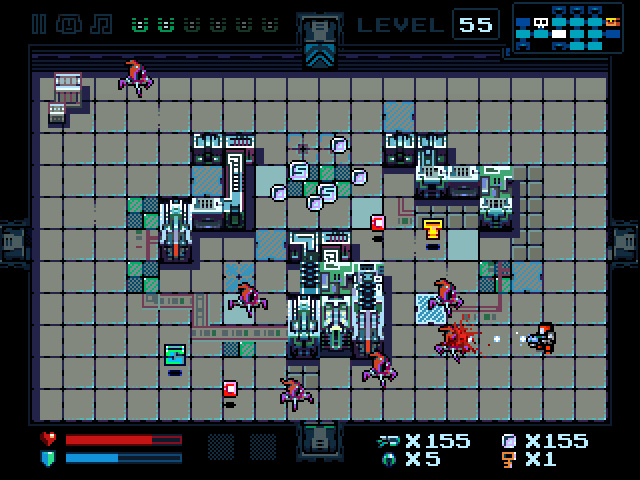Pause the game with the pause icon
This screenshot has height=480, width=640.
point(40,24)
